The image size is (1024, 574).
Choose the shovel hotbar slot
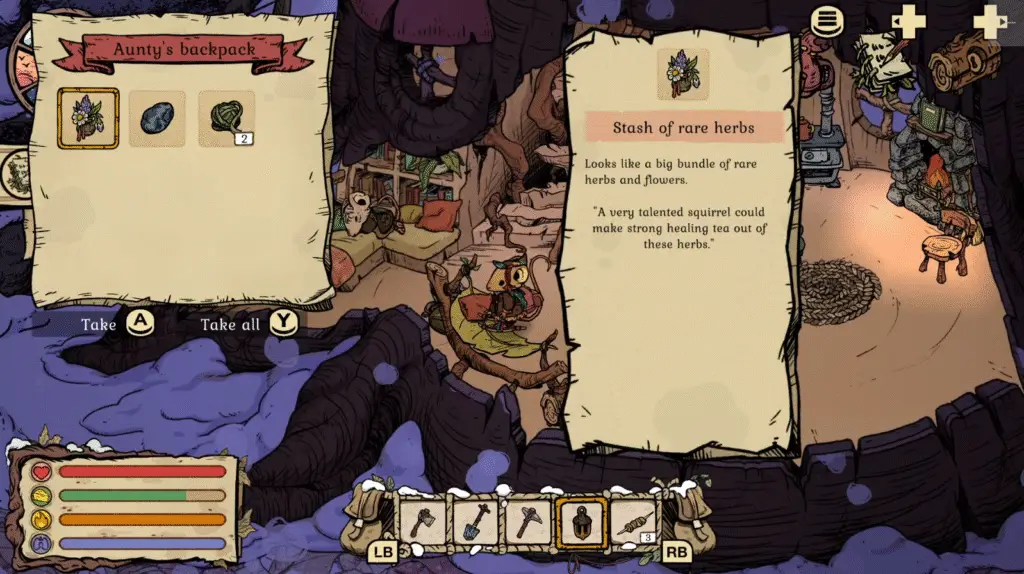[475, 522]
